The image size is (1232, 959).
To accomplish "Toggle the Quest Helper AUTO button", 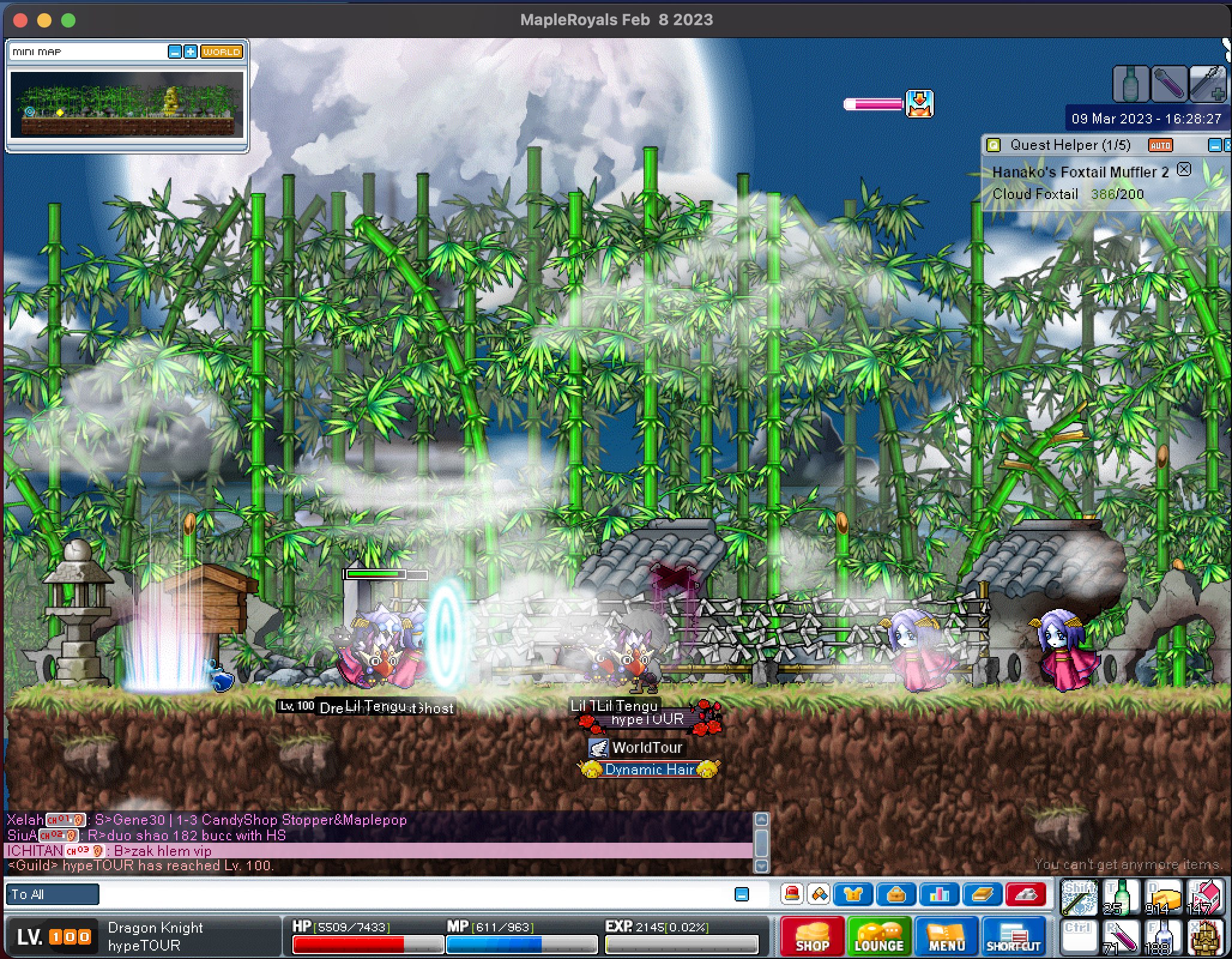I will pos(1160,146).
